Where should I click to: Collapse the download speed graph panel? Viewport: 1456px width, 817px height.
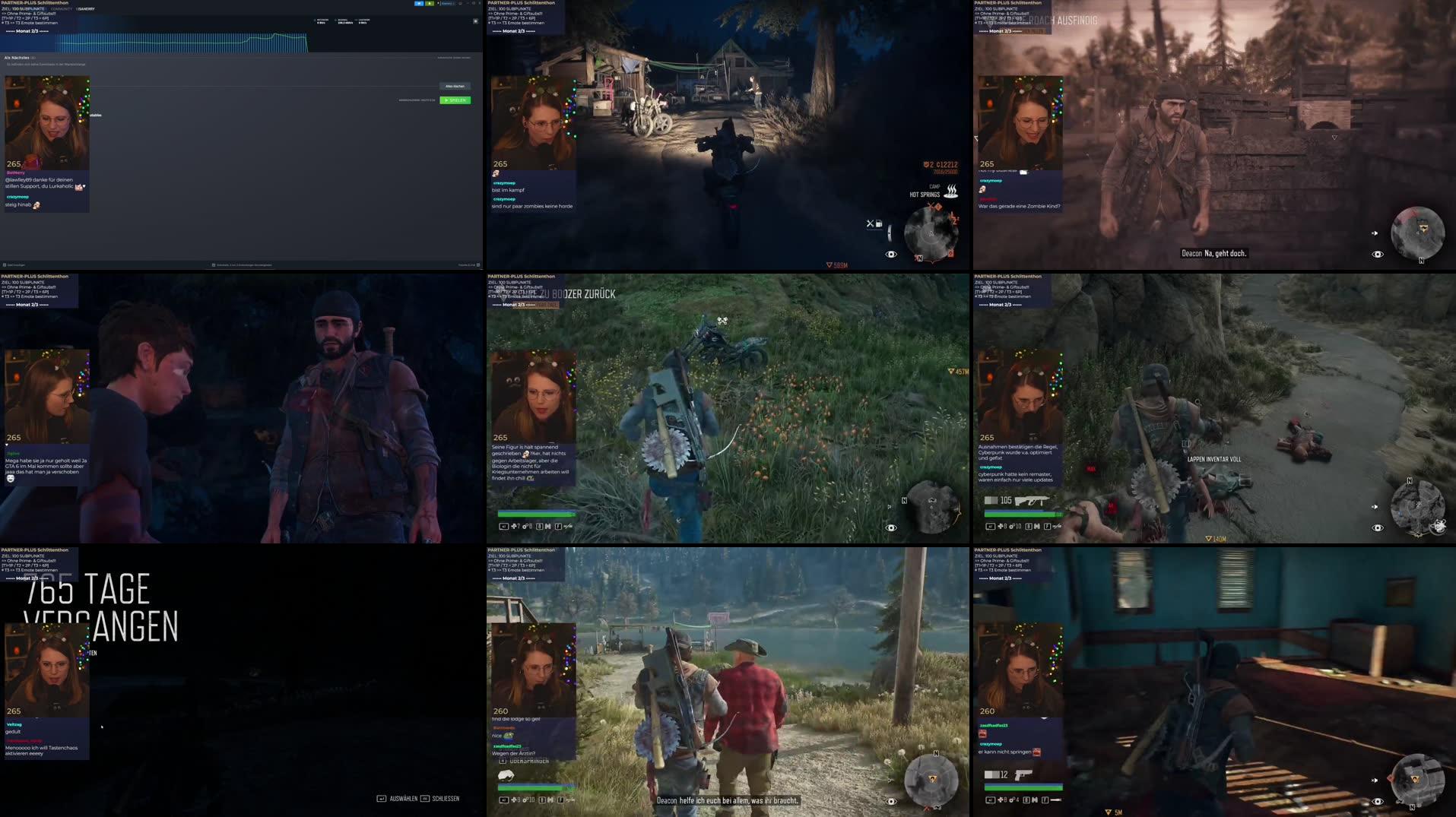474,21
